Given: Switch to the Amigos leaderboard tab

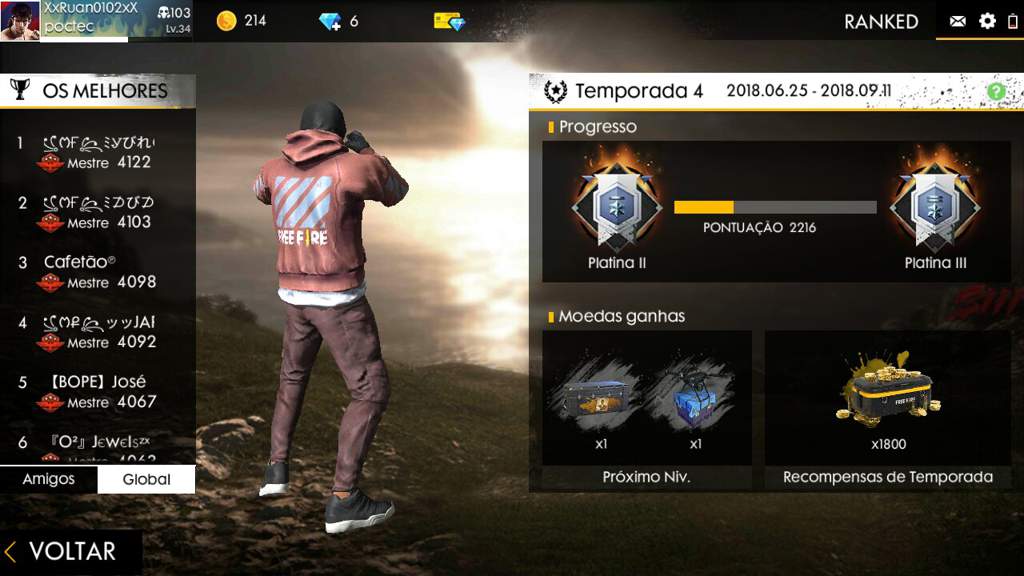Looking at the screenshot, I should tap(48, 479).
